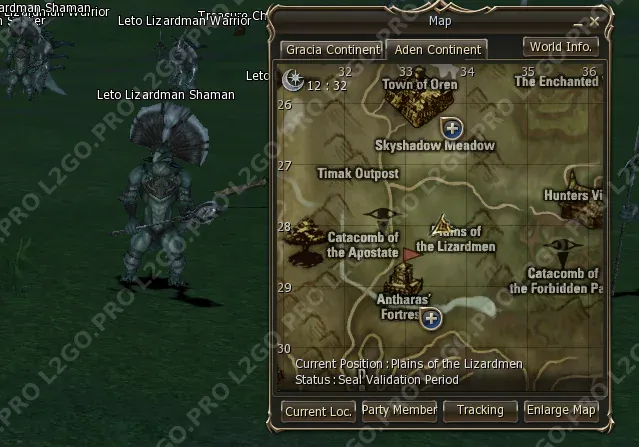Viewport: 639px width, 447px height.
Task: Click the blue cross icon near Skyshadow Meadow
Action: pyautogui.click(x=452, y=127)
